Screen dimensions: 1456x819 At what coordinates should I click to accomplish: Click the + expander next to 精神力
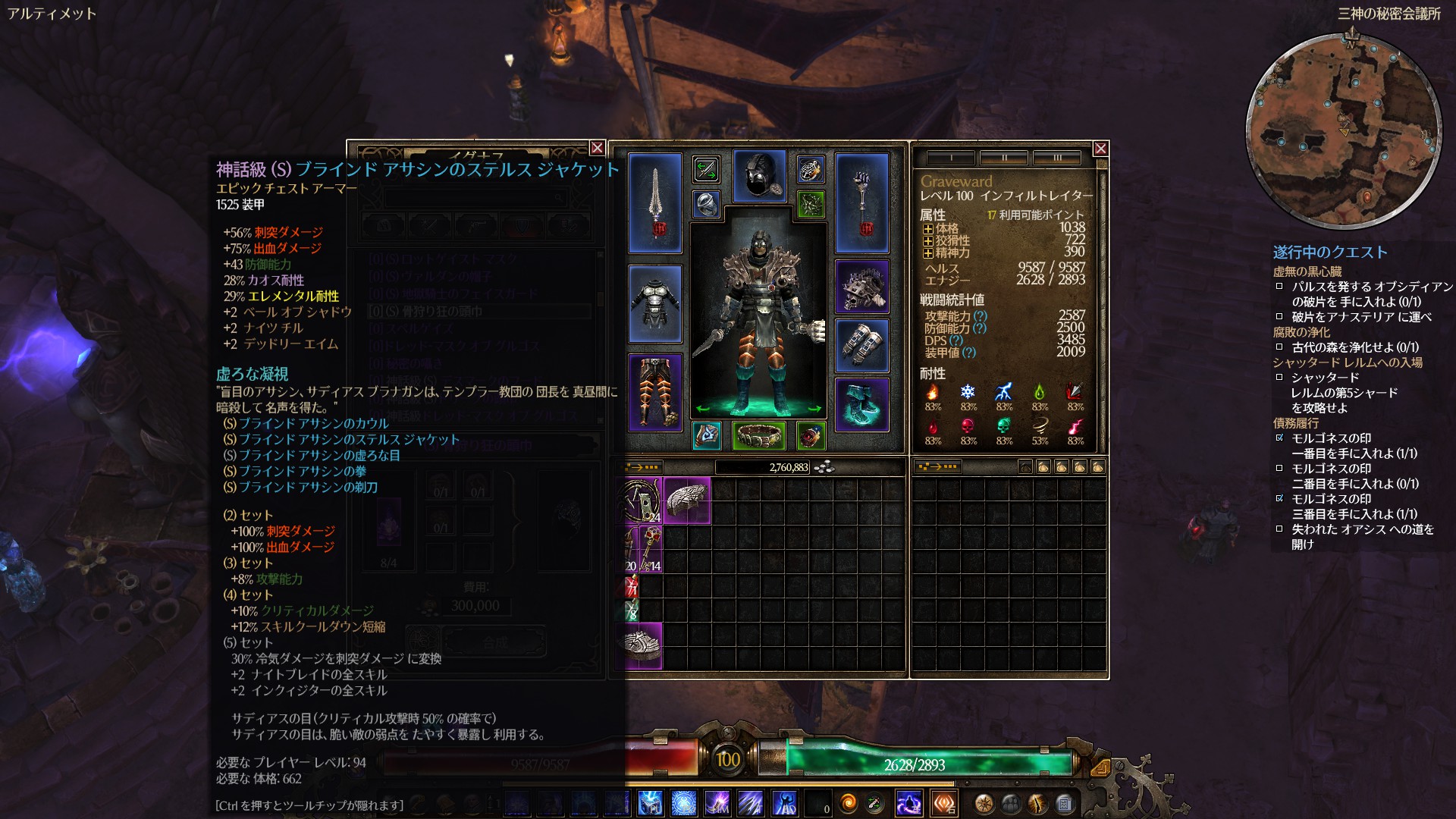point(928,252)
